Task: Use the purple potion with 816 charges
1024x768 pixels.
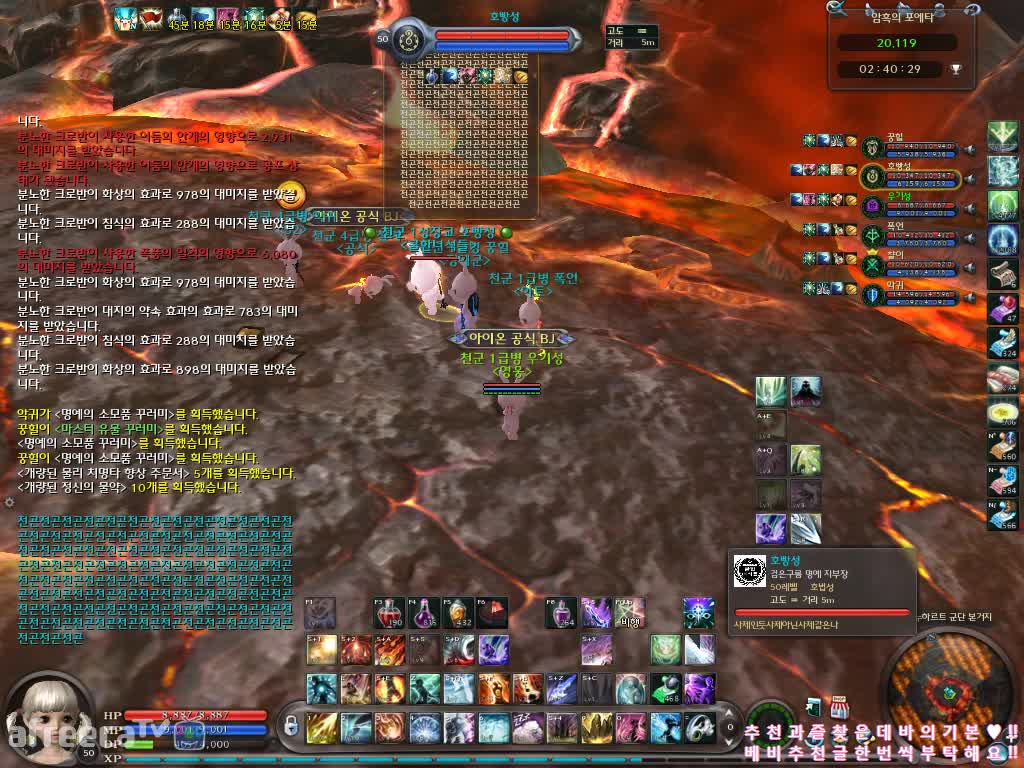Action: click(x=425, y=612)
